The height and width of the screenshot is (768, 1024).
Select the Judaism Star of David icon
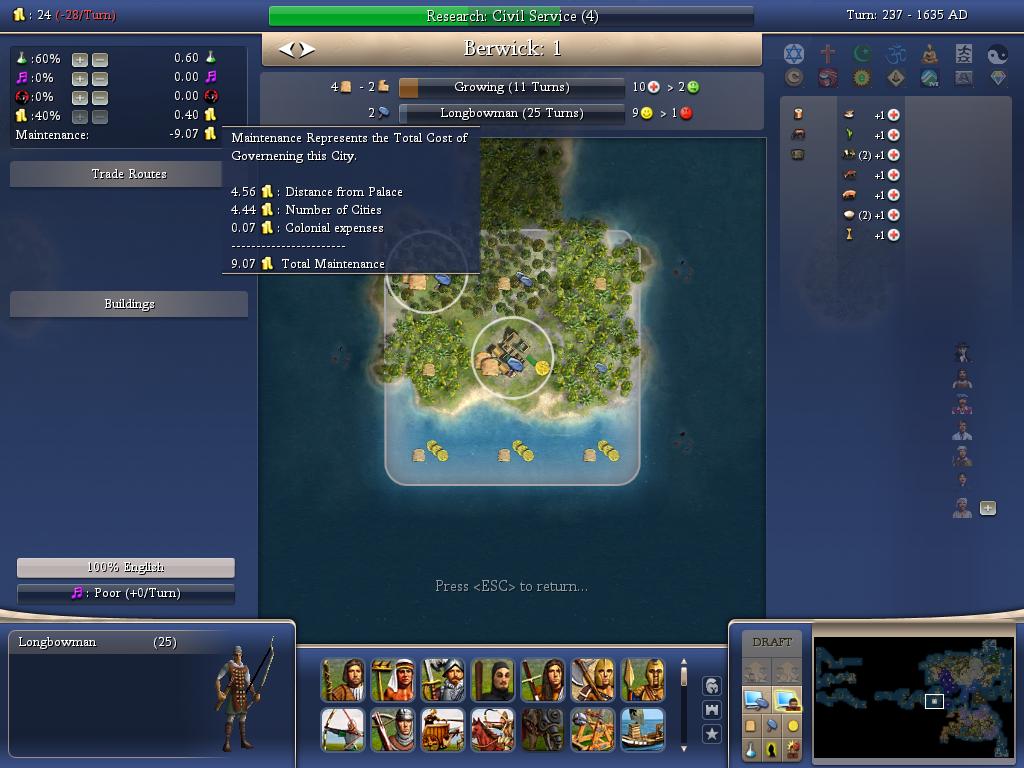(x=794, y=54)
